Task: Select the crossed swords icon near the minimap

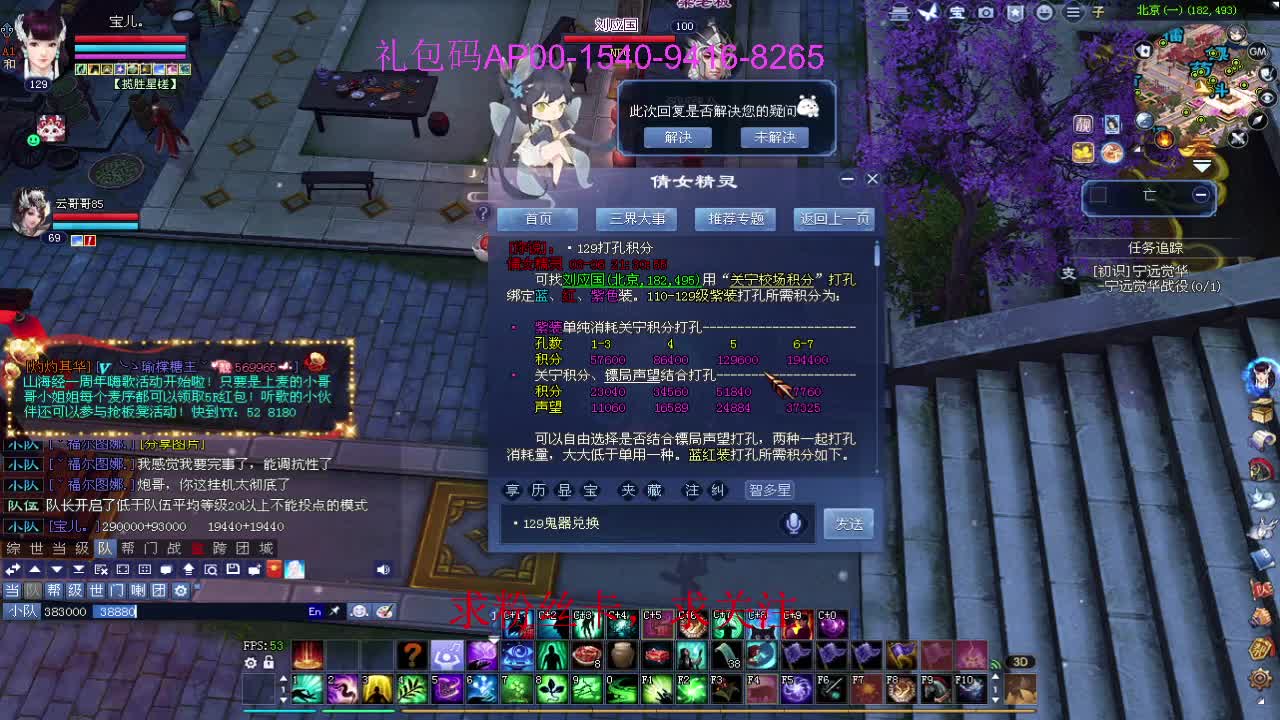Action: [1238, 137]
